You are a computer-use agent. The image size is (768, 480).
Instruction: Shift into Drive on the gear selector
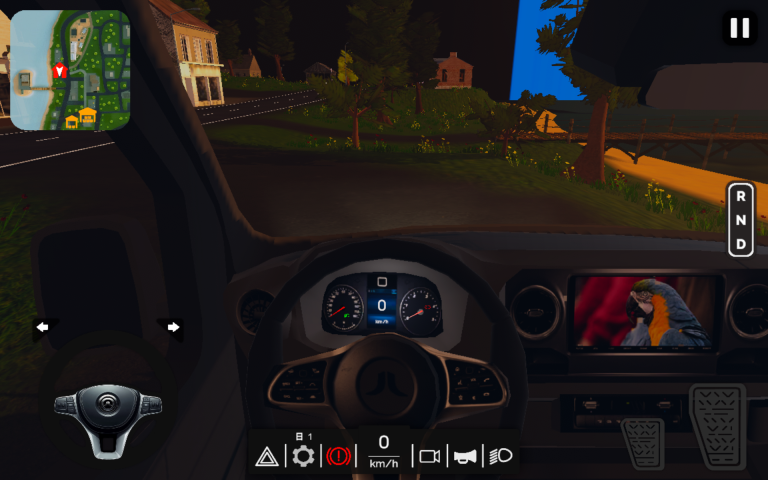[x=740, y=244]
